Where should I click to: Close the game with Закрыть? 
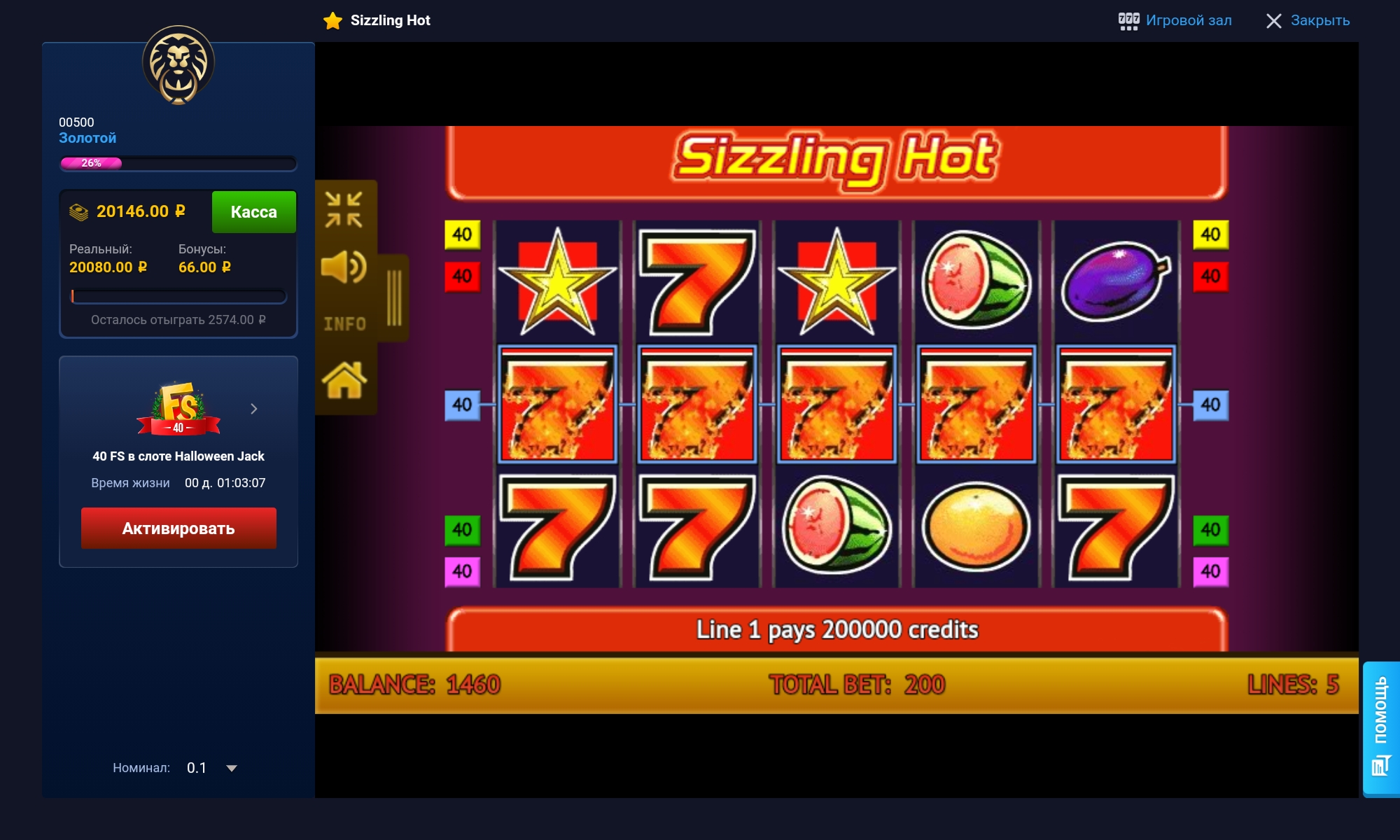point(1308,20)
